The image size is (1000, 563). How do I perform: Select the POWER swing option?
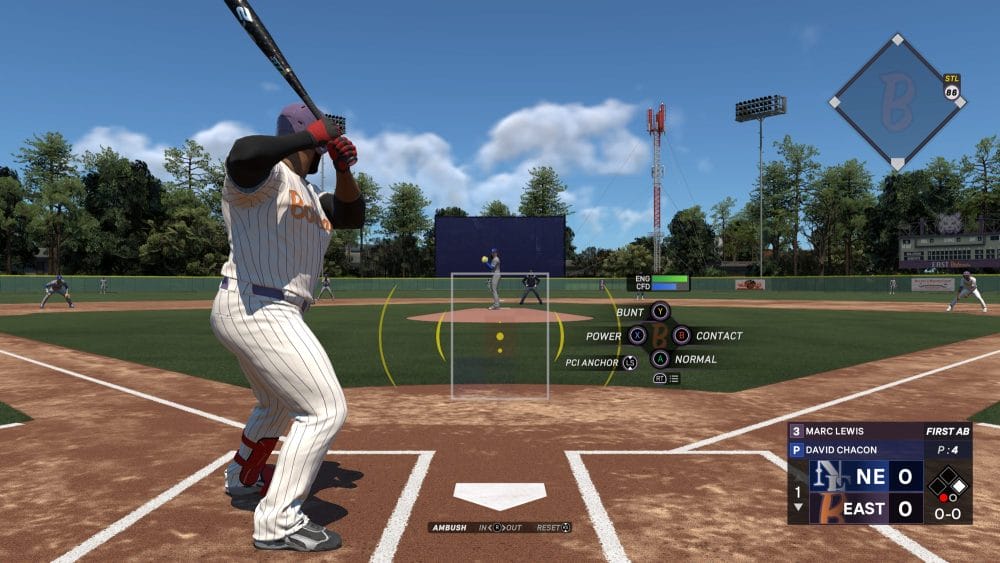coord(637,336)
